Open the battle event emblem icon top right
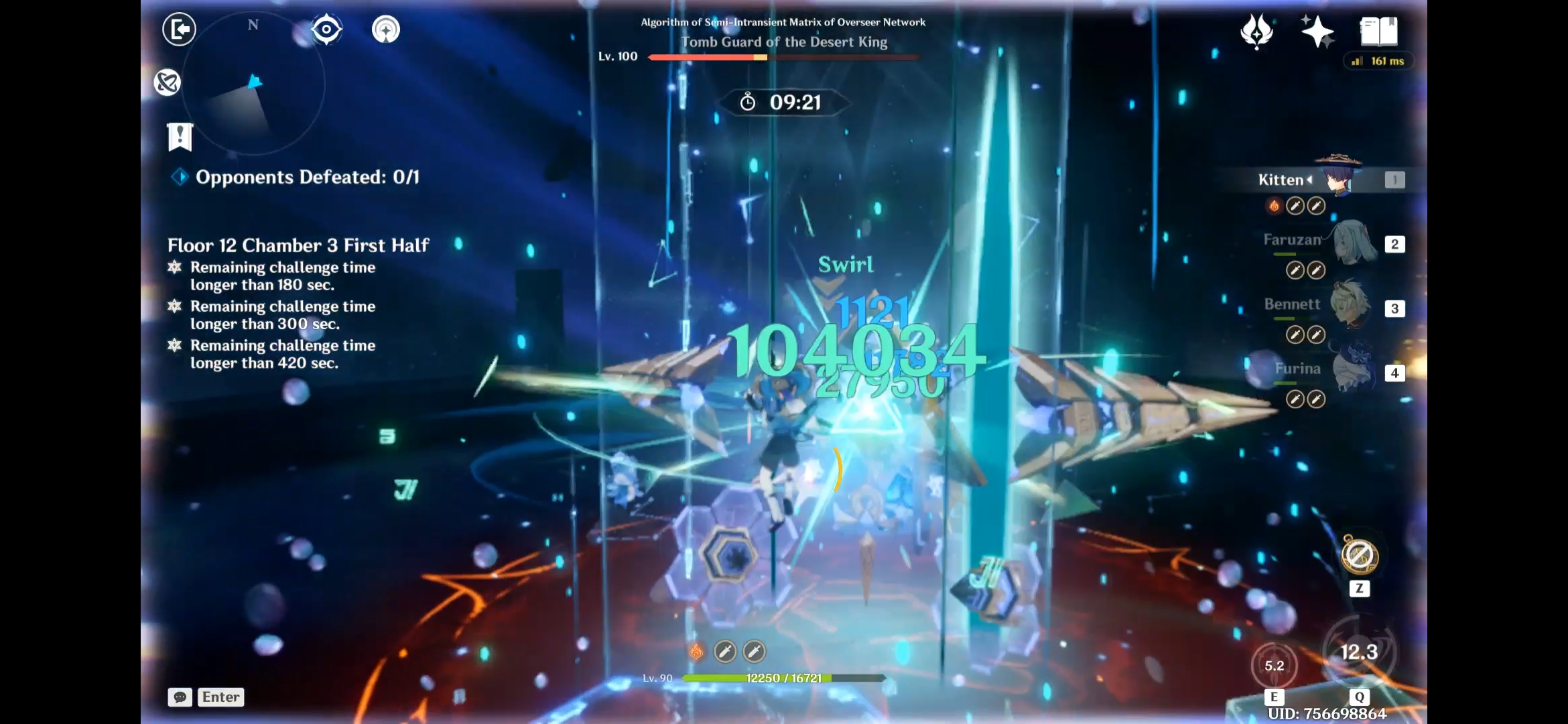Image resolution: width=1568 pixels, height=724 pixels. pos(1257,30)
